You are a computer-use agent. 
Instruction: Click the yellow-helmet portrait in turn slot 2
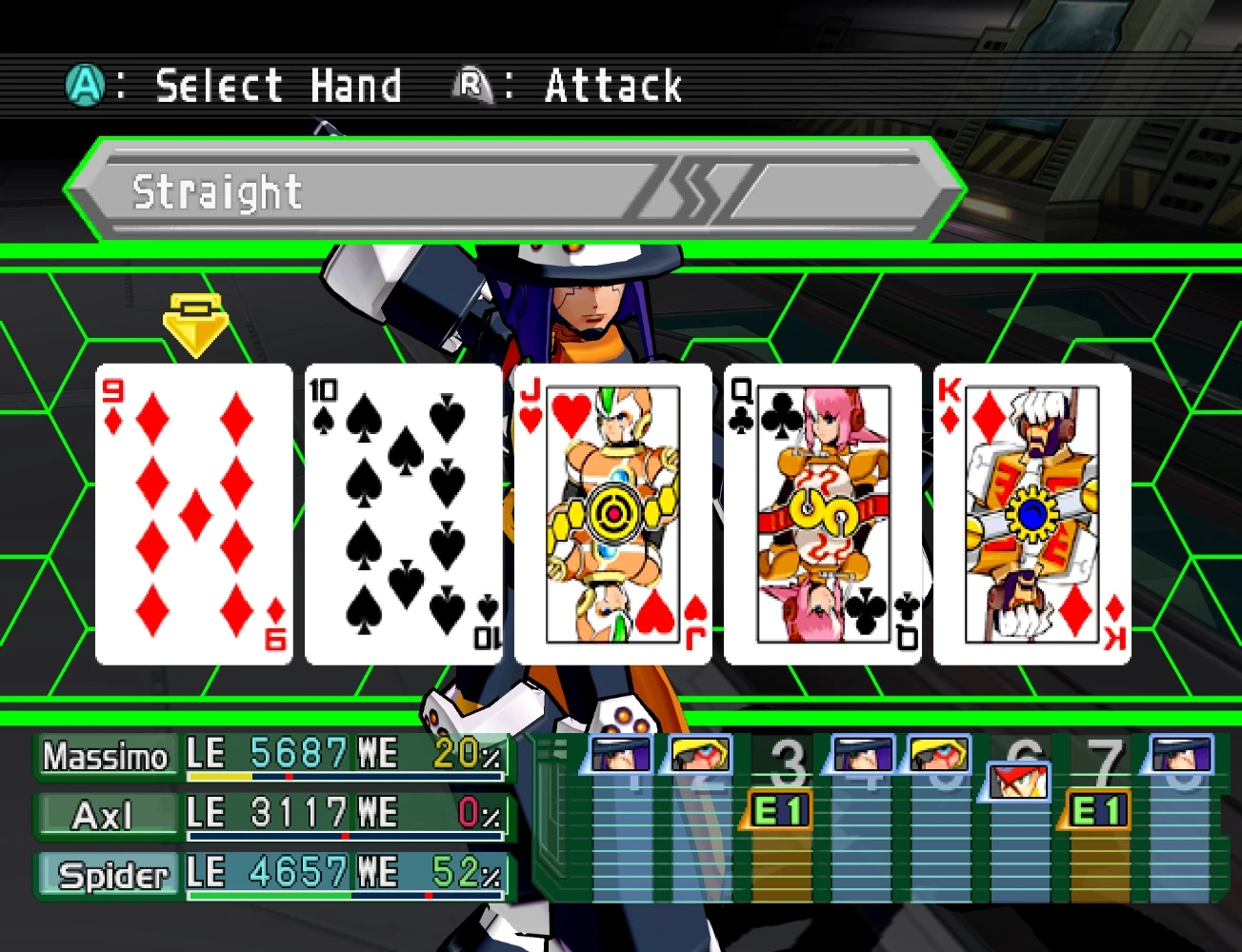coord(700,754)
